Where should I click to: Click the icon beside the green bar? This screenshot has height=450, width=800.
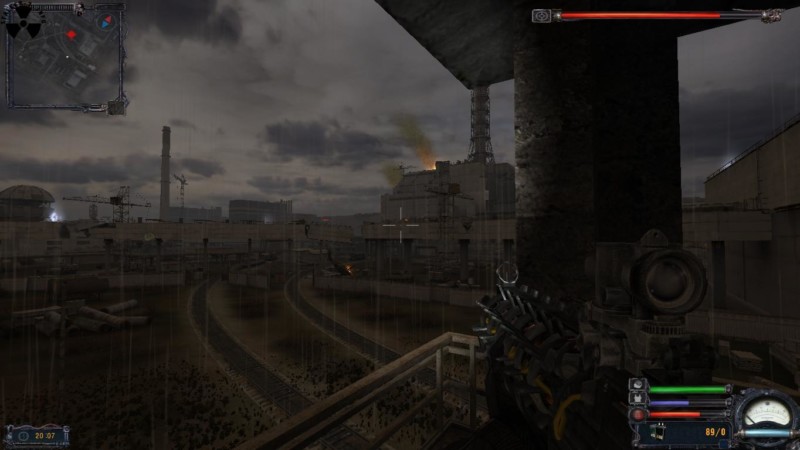point(637,386)
